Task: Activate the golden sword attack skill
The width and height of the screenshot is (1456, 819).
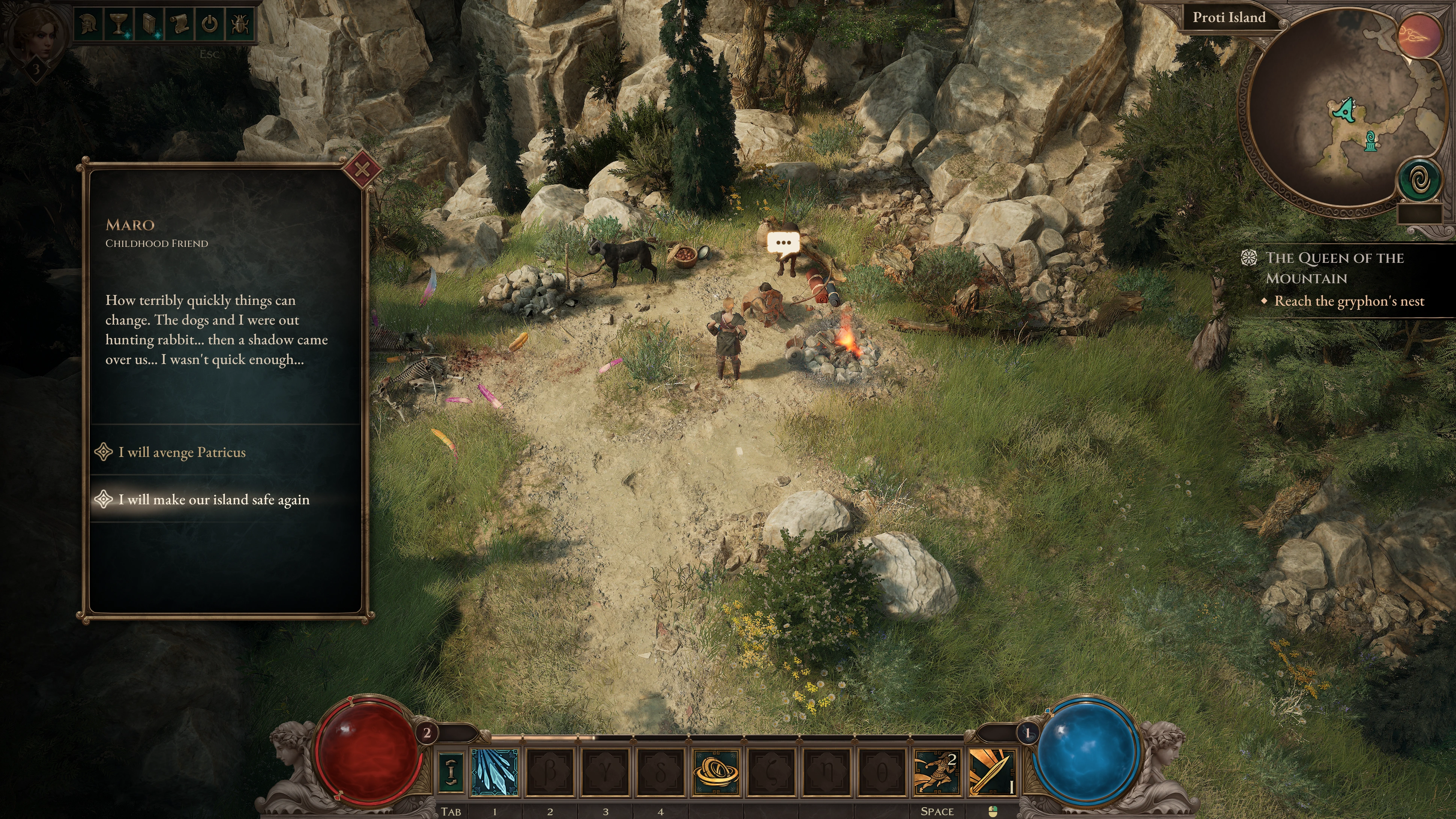Action: (992, 772)
